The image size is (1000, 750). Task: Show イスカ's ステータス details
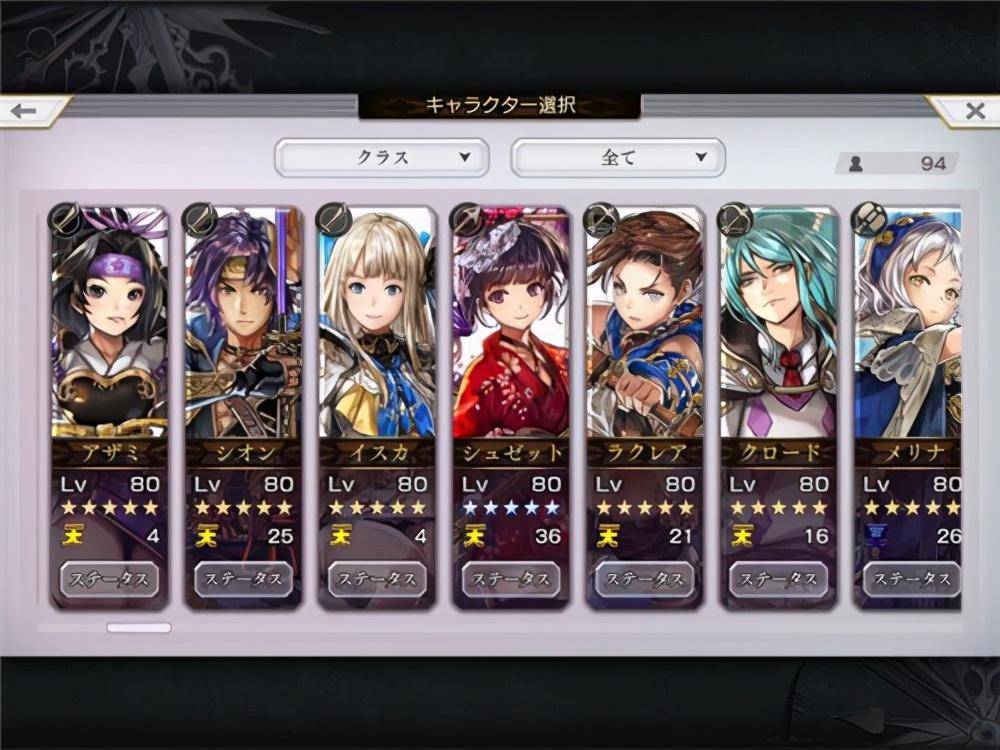[x=377, y=579]
